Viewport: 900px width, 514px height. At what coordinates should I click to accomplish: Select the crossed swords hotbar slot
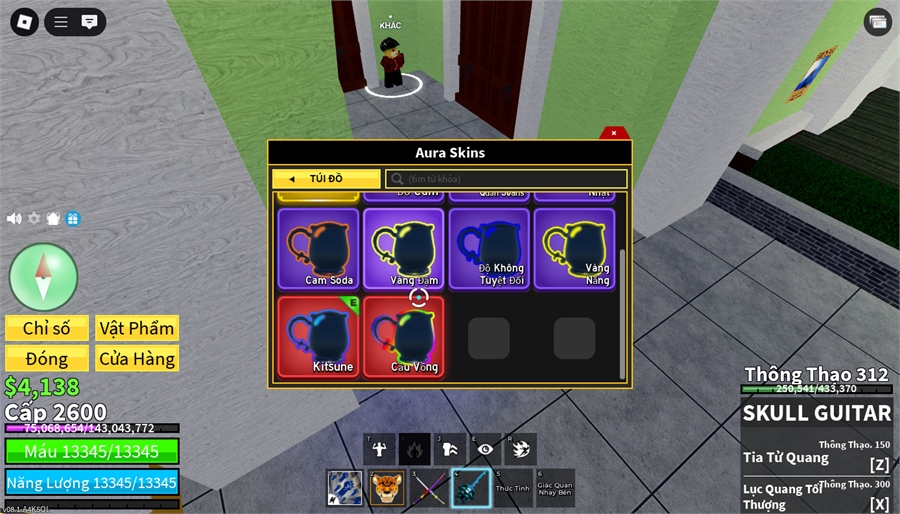coord(429,488)
